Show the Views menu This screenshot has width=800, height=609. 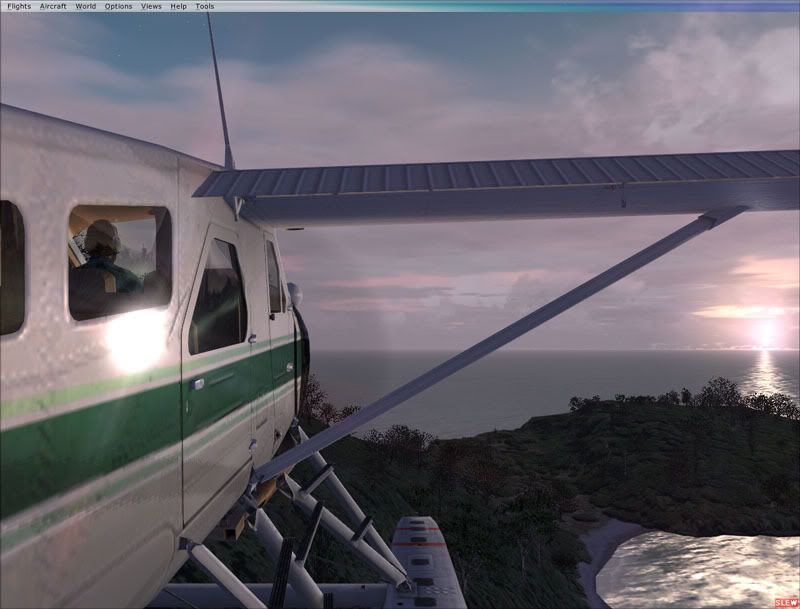coord(151,6)
